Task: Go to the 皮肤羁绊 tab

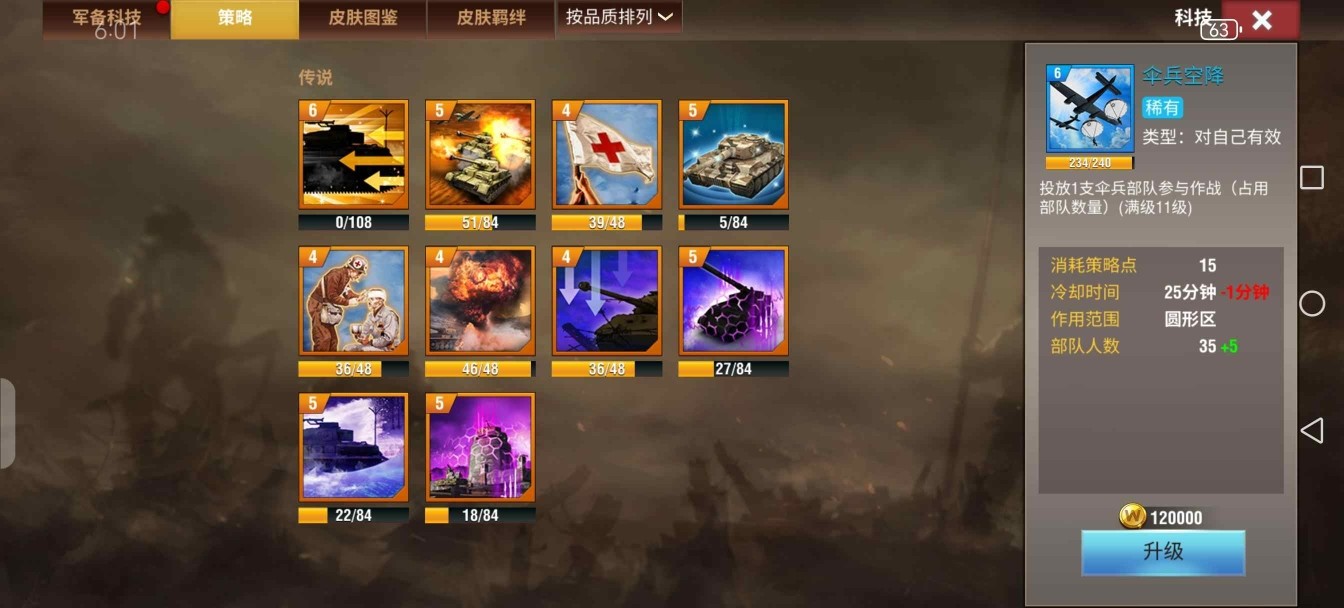Action: (x=491, y=19)
